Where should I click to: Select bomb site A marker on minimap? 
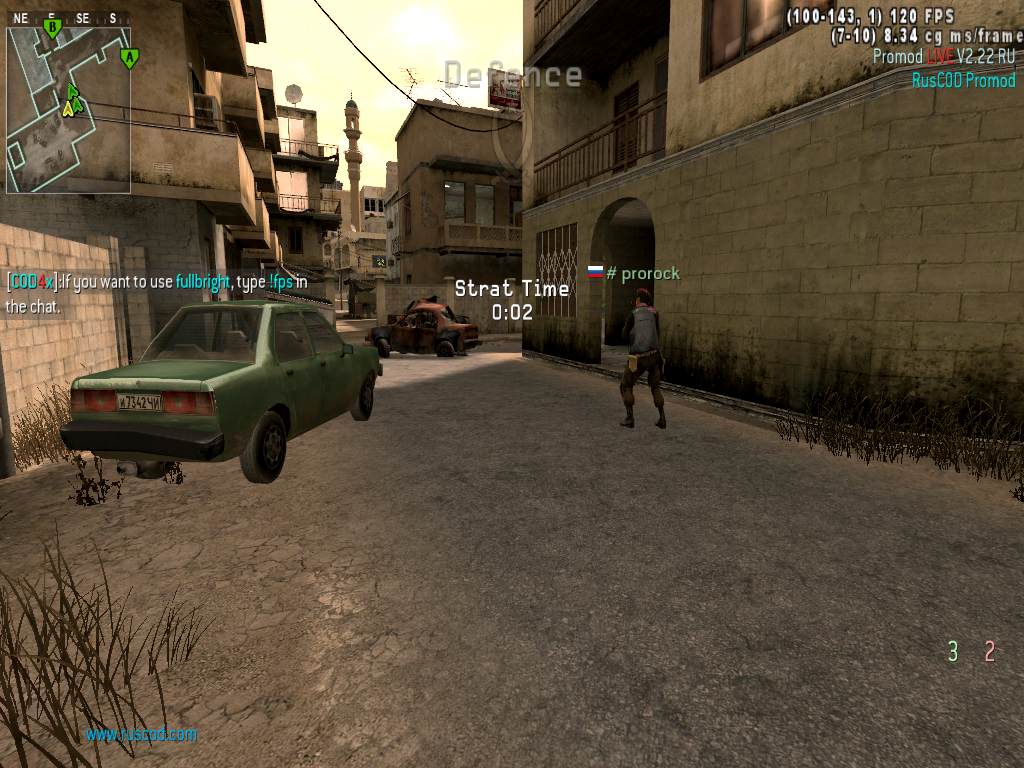(129, 58)
